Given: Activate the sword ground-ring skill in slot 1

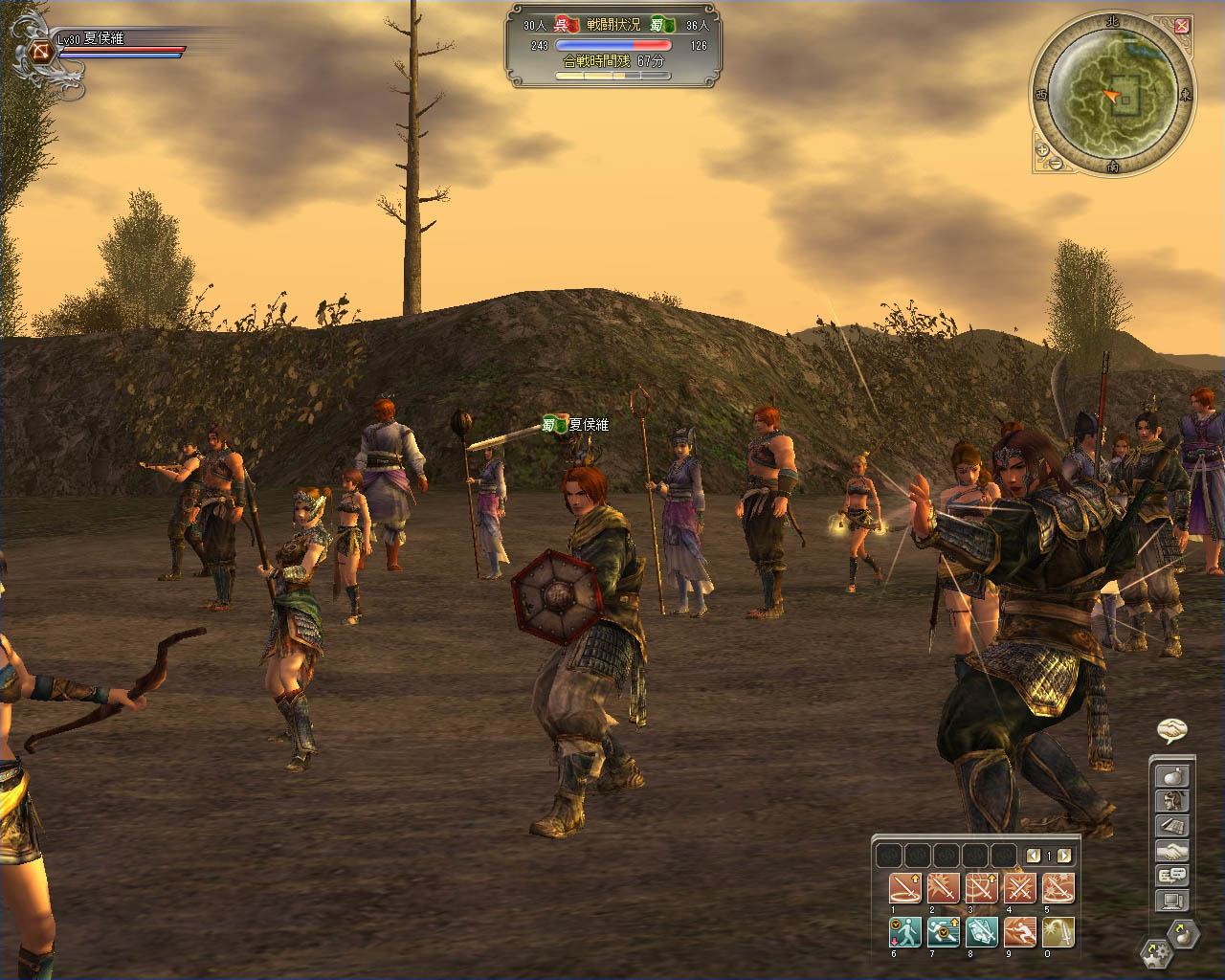Looking at the screenshot, I should coord(904,888).
